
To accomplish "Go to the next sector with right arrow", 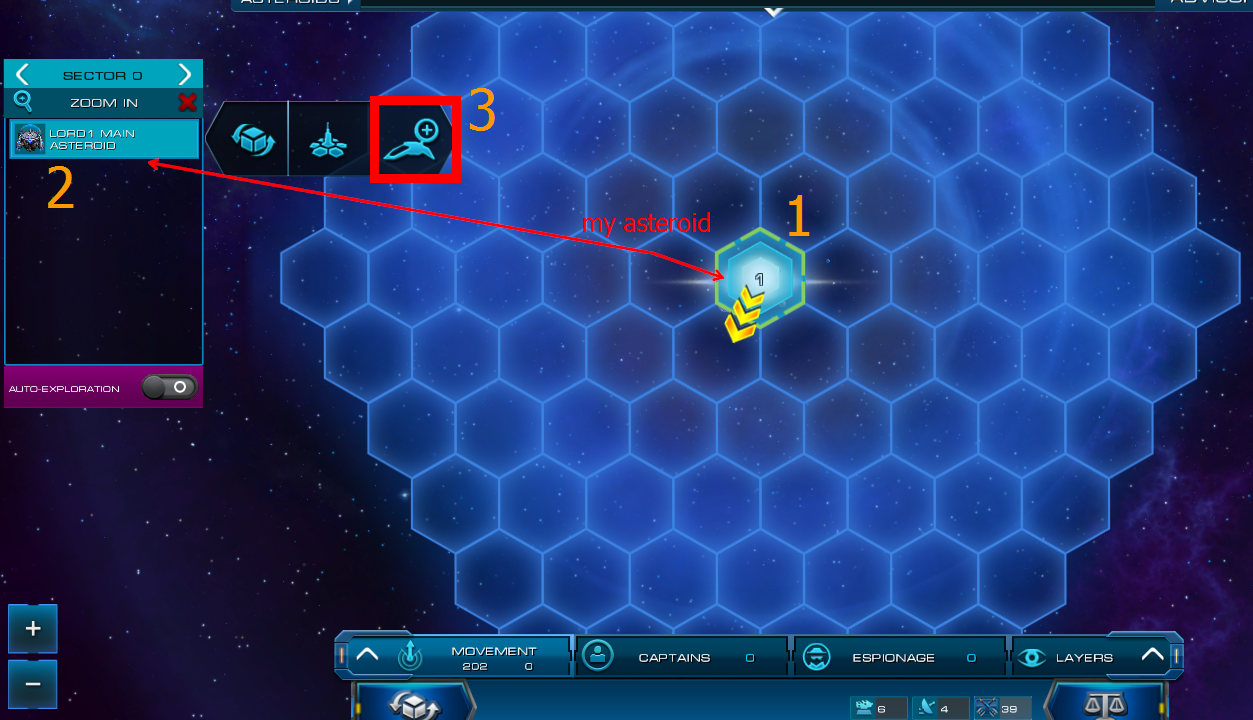I will 184,75.
